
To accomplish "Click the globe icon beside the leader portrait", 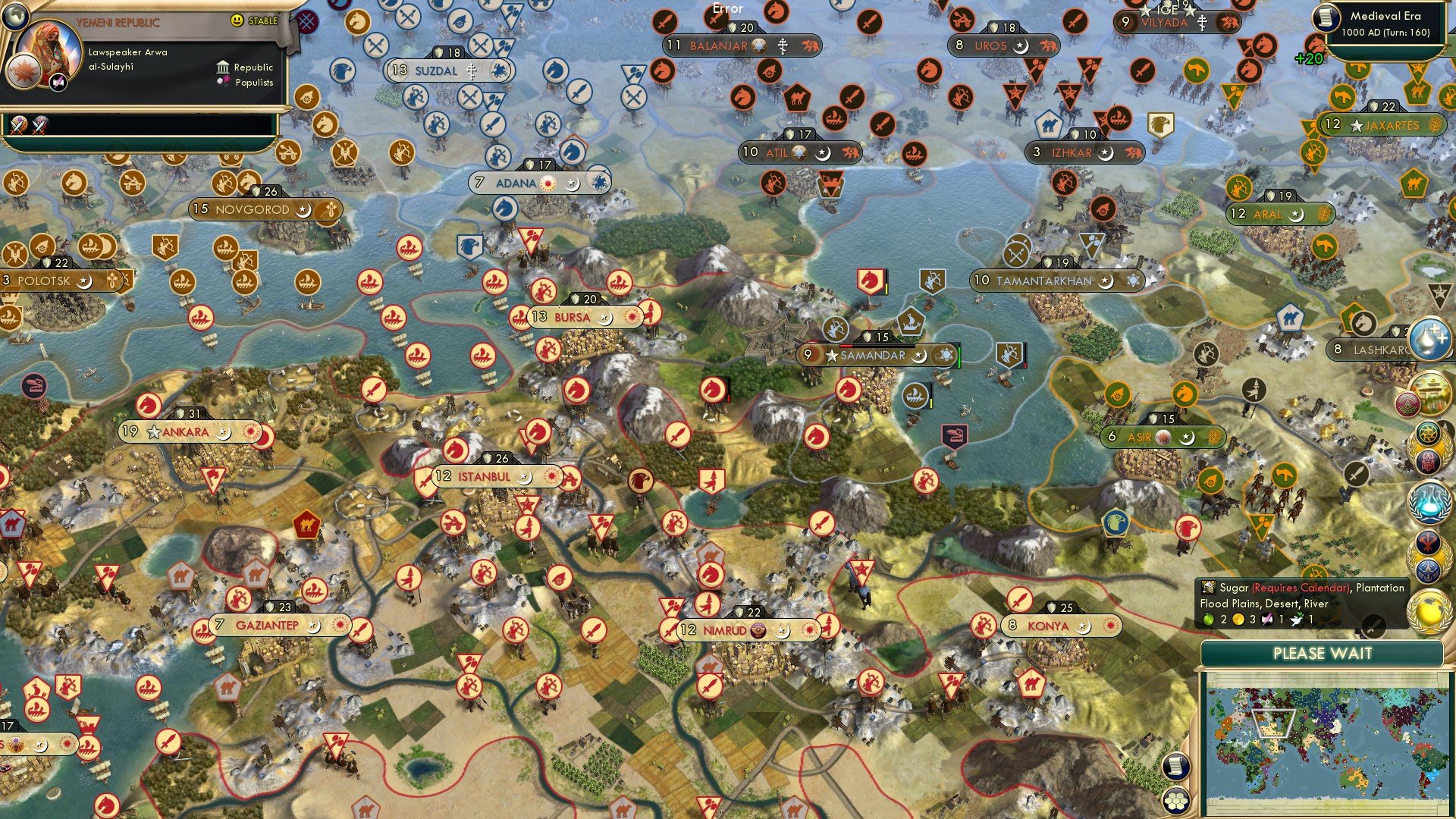I will [15, 17].
